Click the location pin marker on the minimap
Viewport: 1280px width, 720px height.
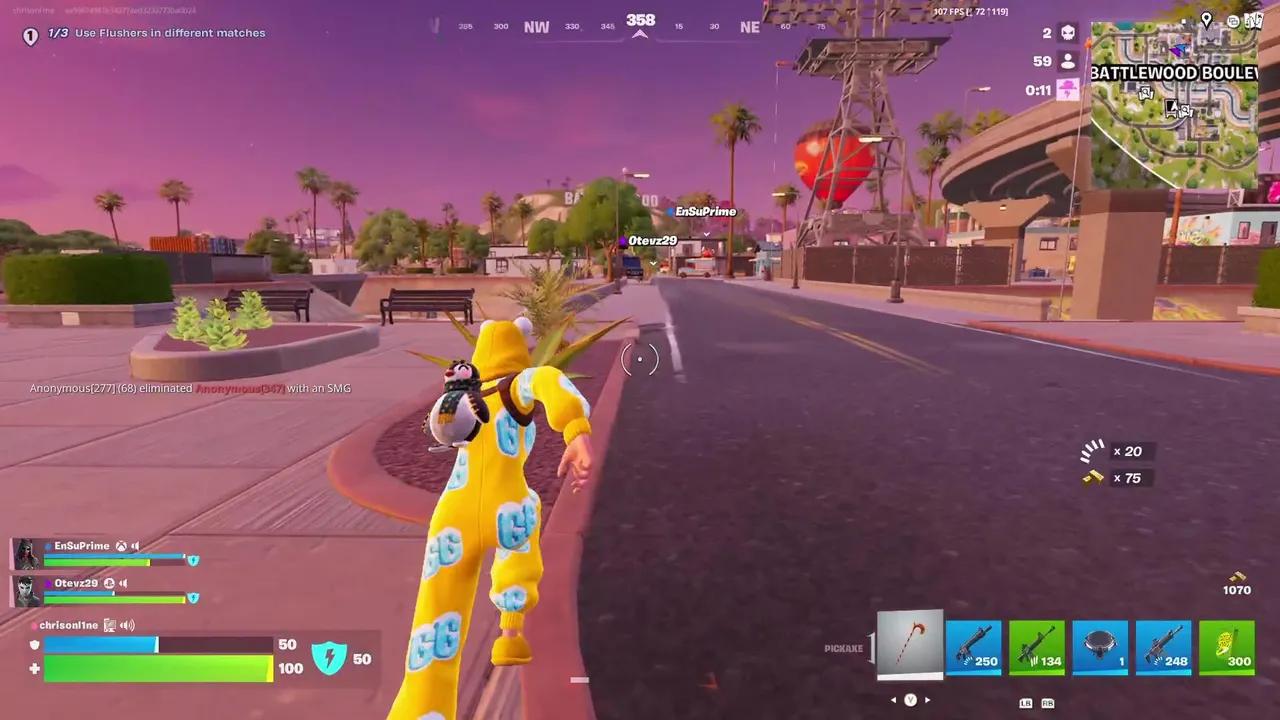(x=1207, y=18)
